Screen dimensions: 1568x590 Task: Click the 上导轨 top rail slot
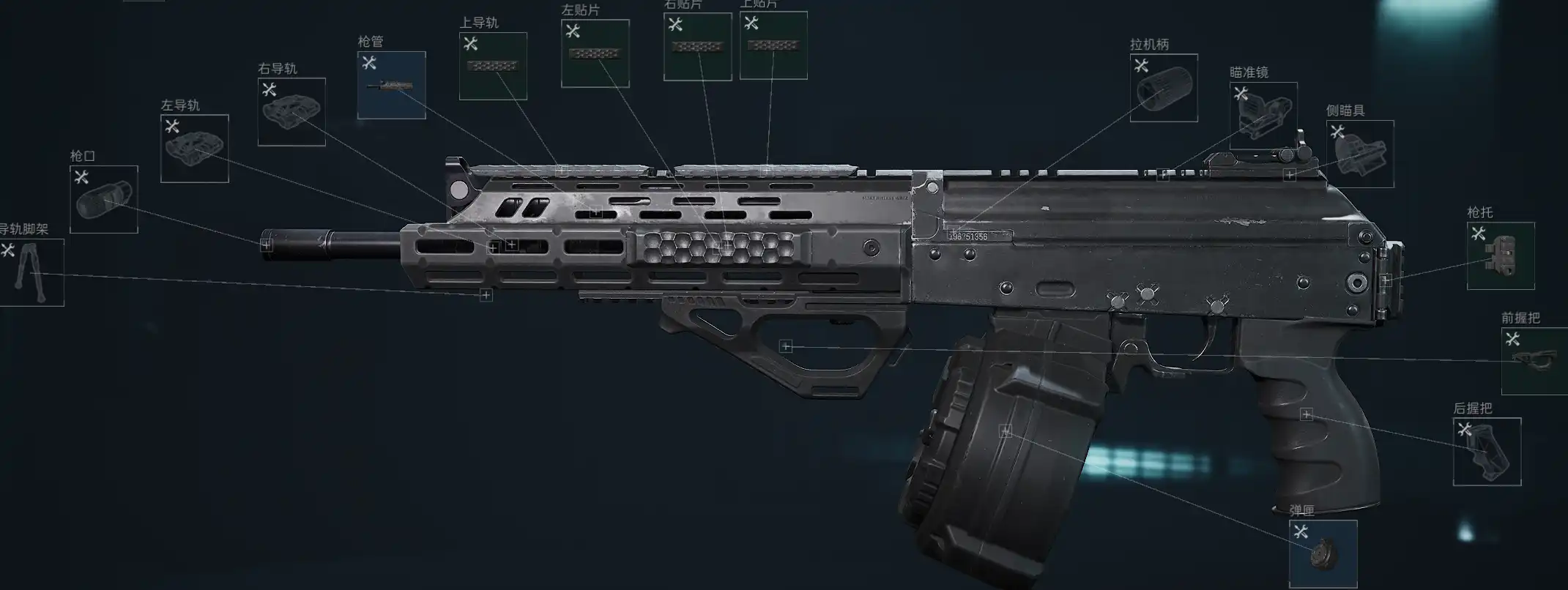[493, 67]
